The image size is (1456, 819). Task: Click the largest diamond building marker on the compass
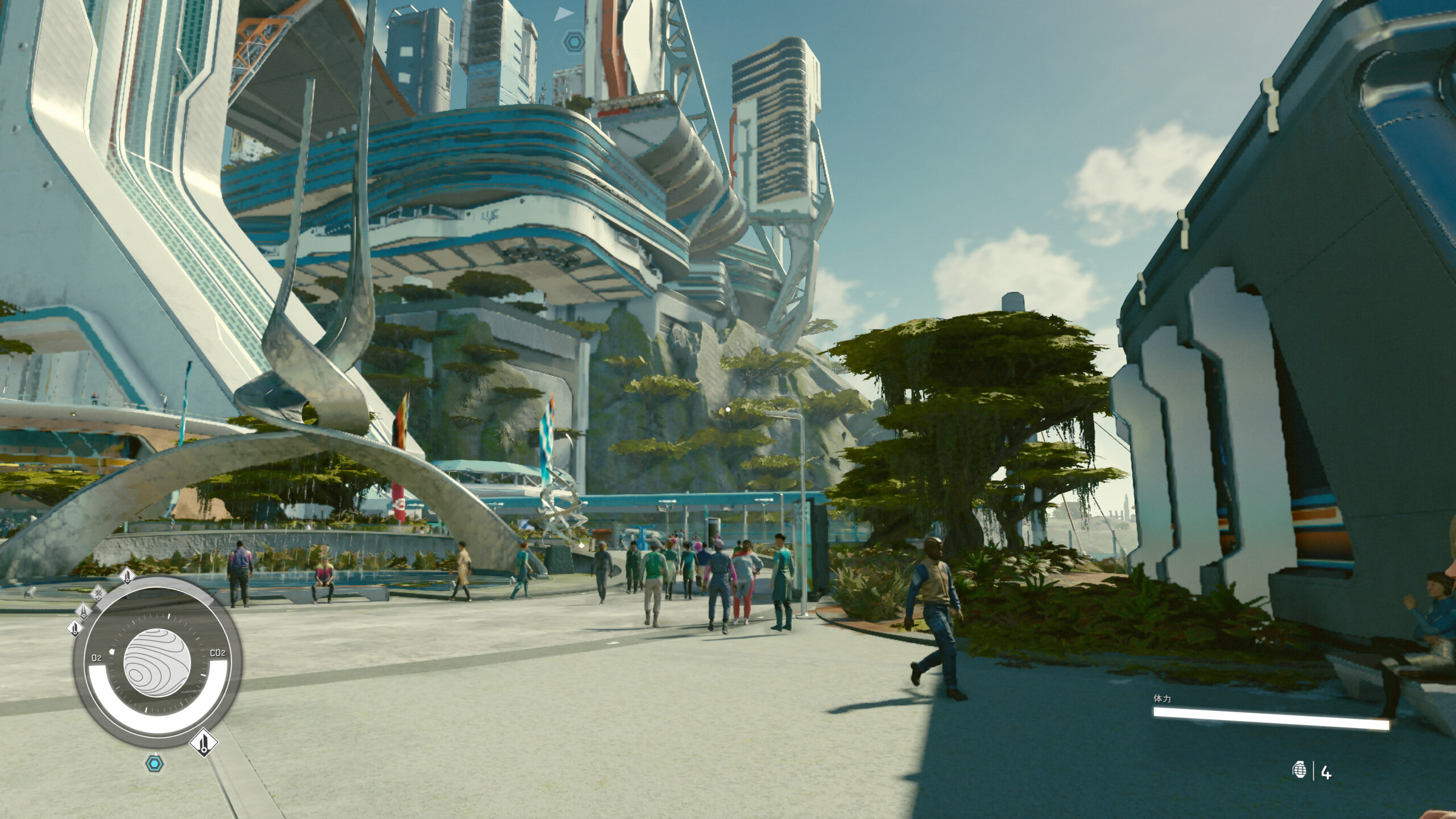coord(204,743)
